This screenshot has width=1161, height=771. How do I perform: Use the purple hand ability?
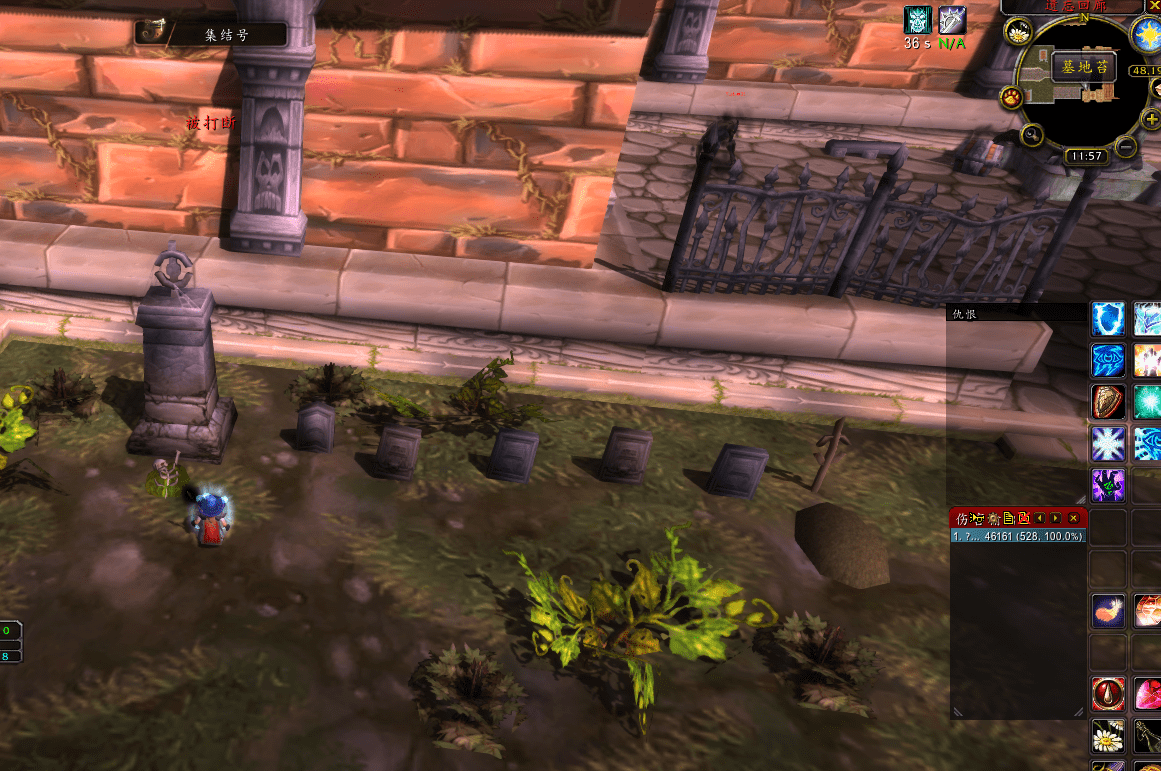[x=1108, y=484]
